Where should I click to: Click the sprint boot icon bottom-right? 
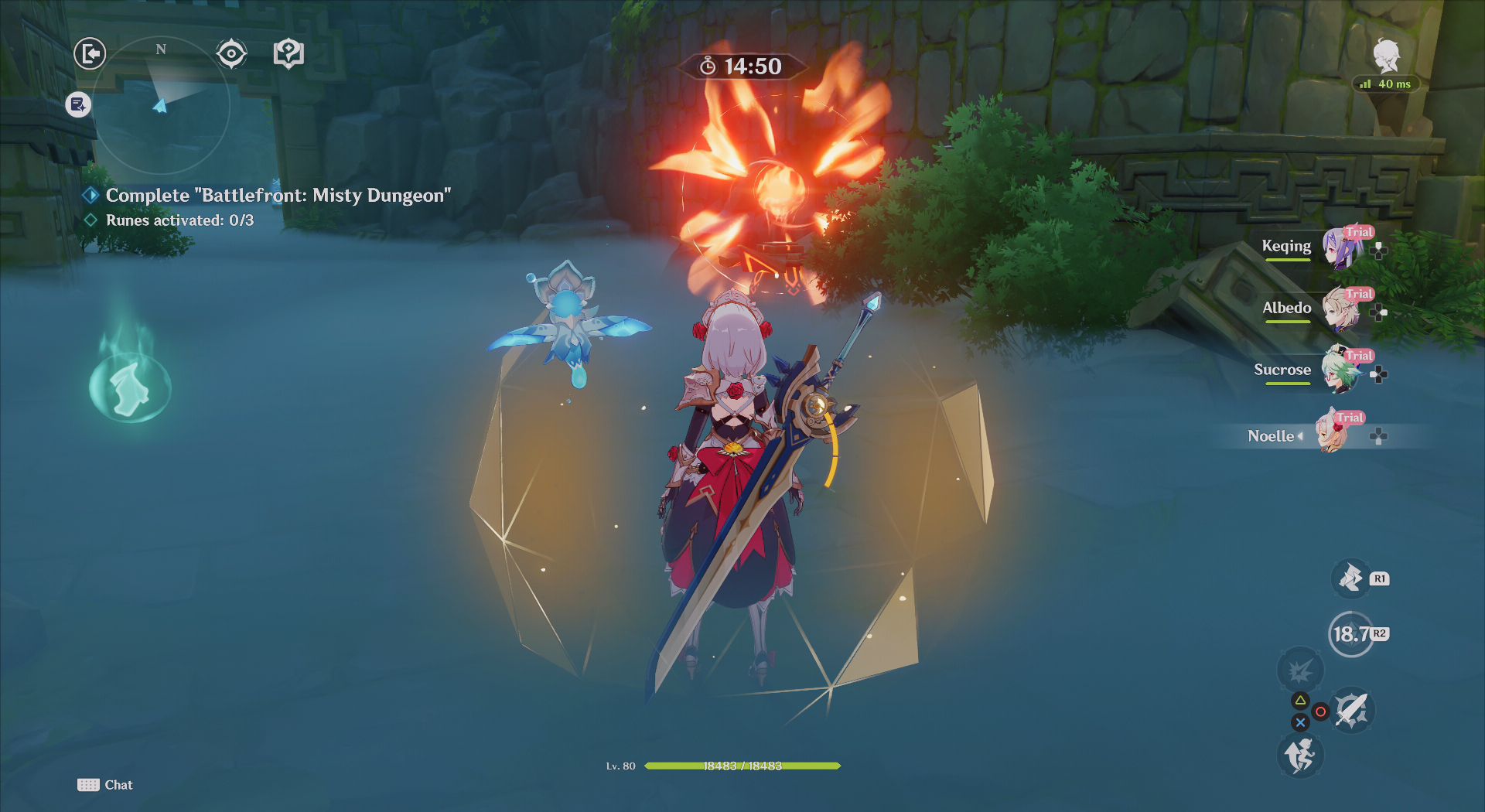point(1299,756)
